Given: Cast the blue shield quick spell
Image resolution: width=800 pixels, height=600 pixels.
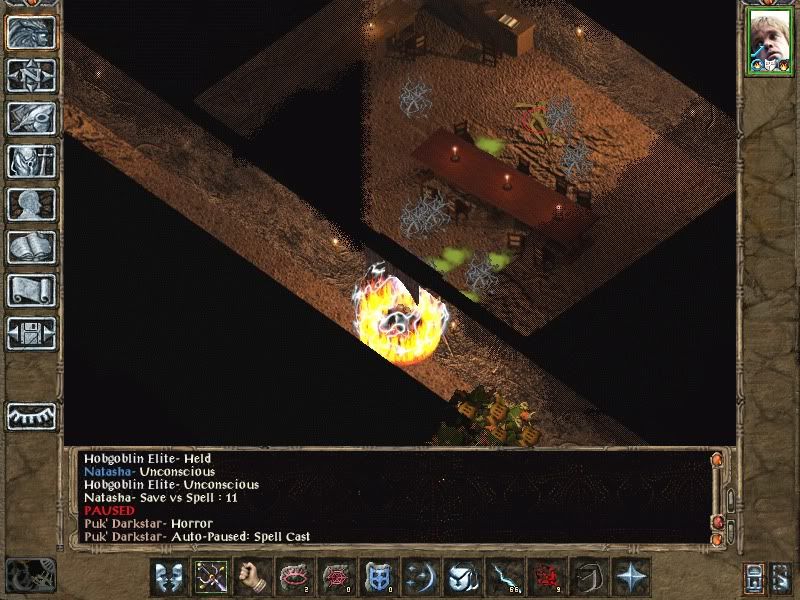Looking at the screenshot, I should (378, 577).
